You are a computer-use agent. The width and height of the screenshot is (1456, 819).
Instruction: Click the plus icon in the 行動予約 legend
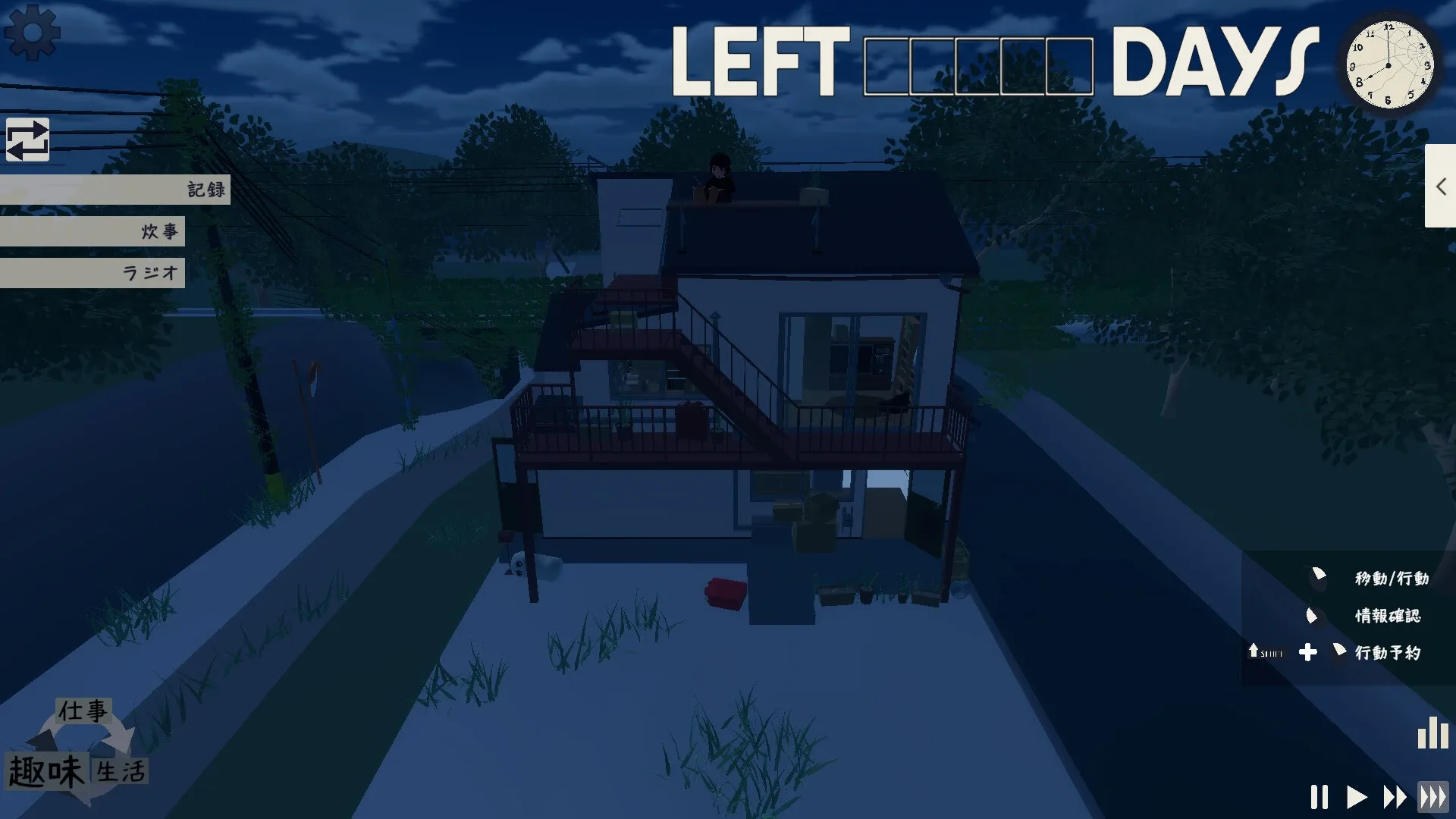click(1307, 653)
